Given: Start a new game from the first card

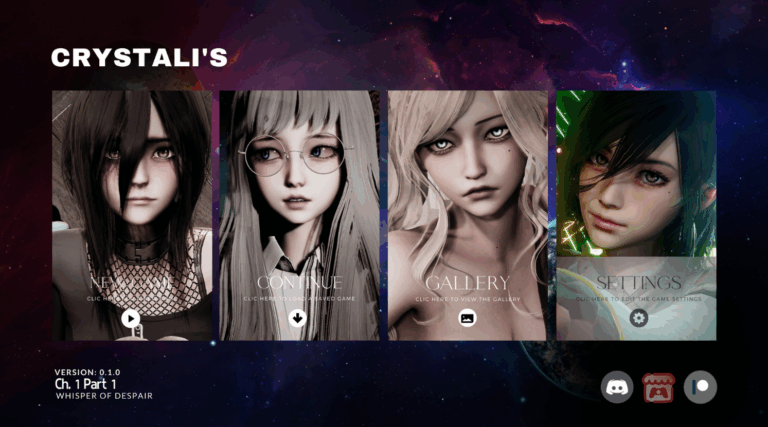Looking at the screenshot, I should pyautogui.click(x=131, y=216).
